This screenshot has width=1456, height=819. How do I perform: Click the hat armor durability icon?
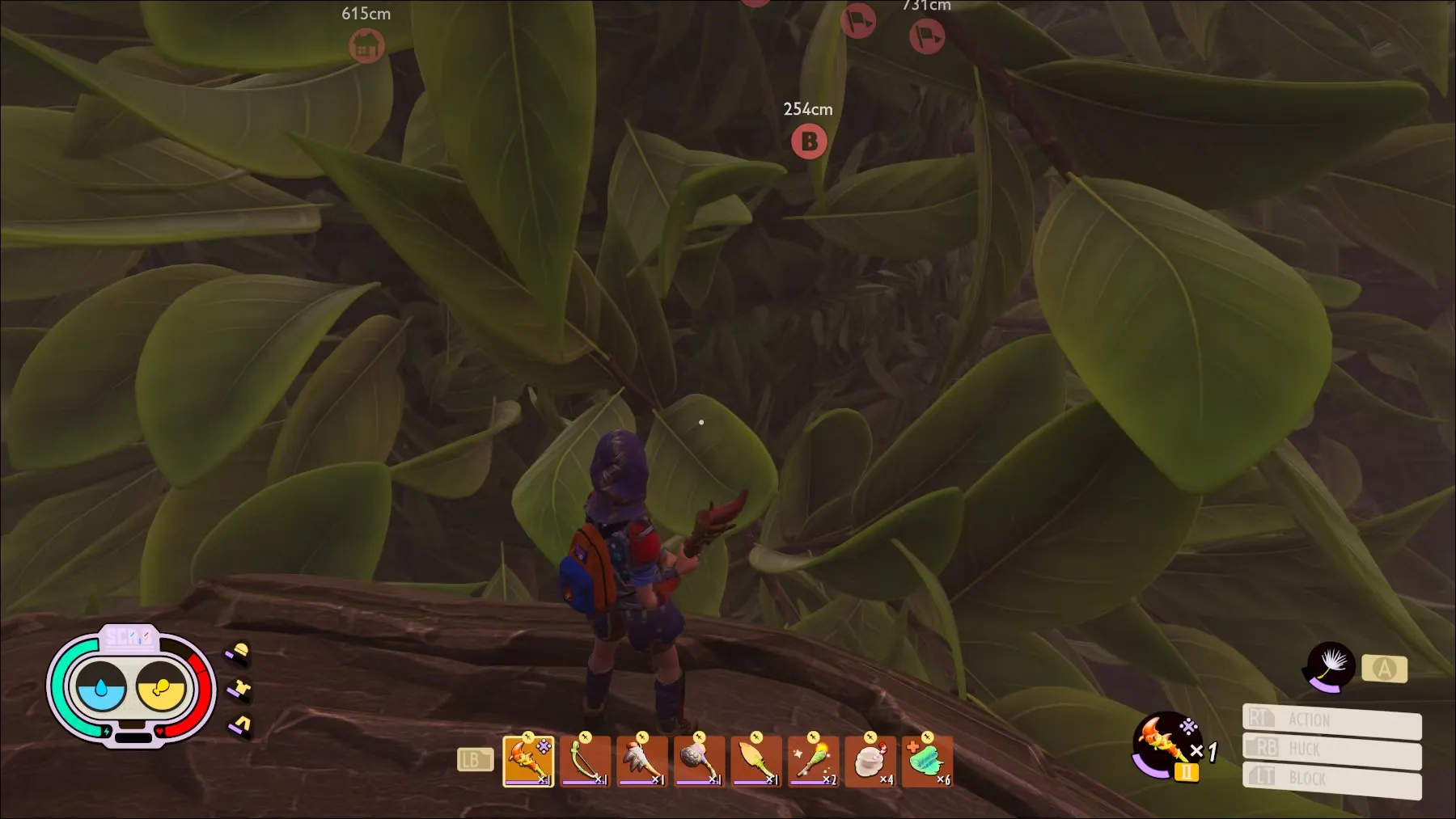[239, 653]
